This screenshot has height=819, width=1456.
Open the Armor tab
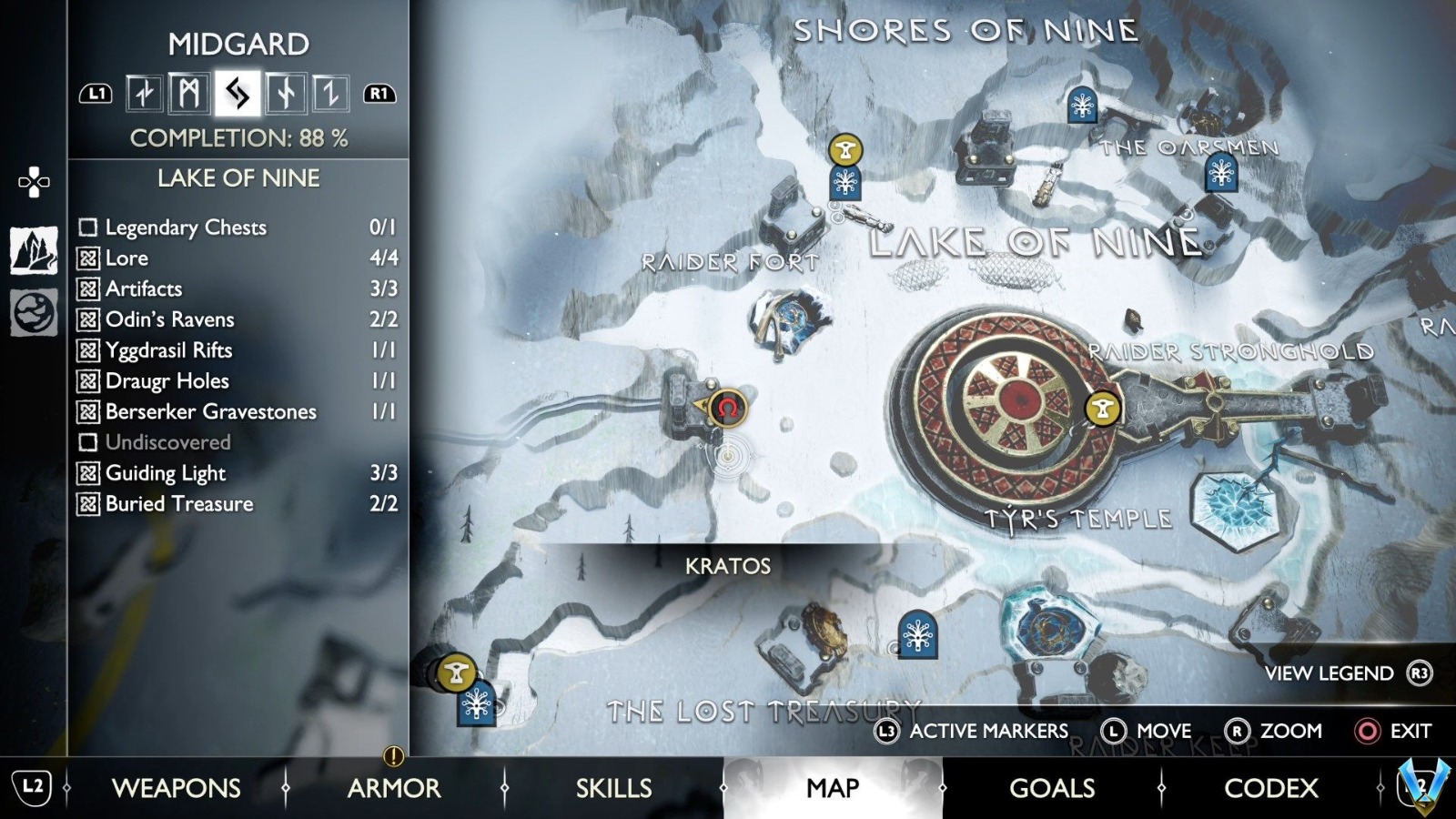[394, 788]
